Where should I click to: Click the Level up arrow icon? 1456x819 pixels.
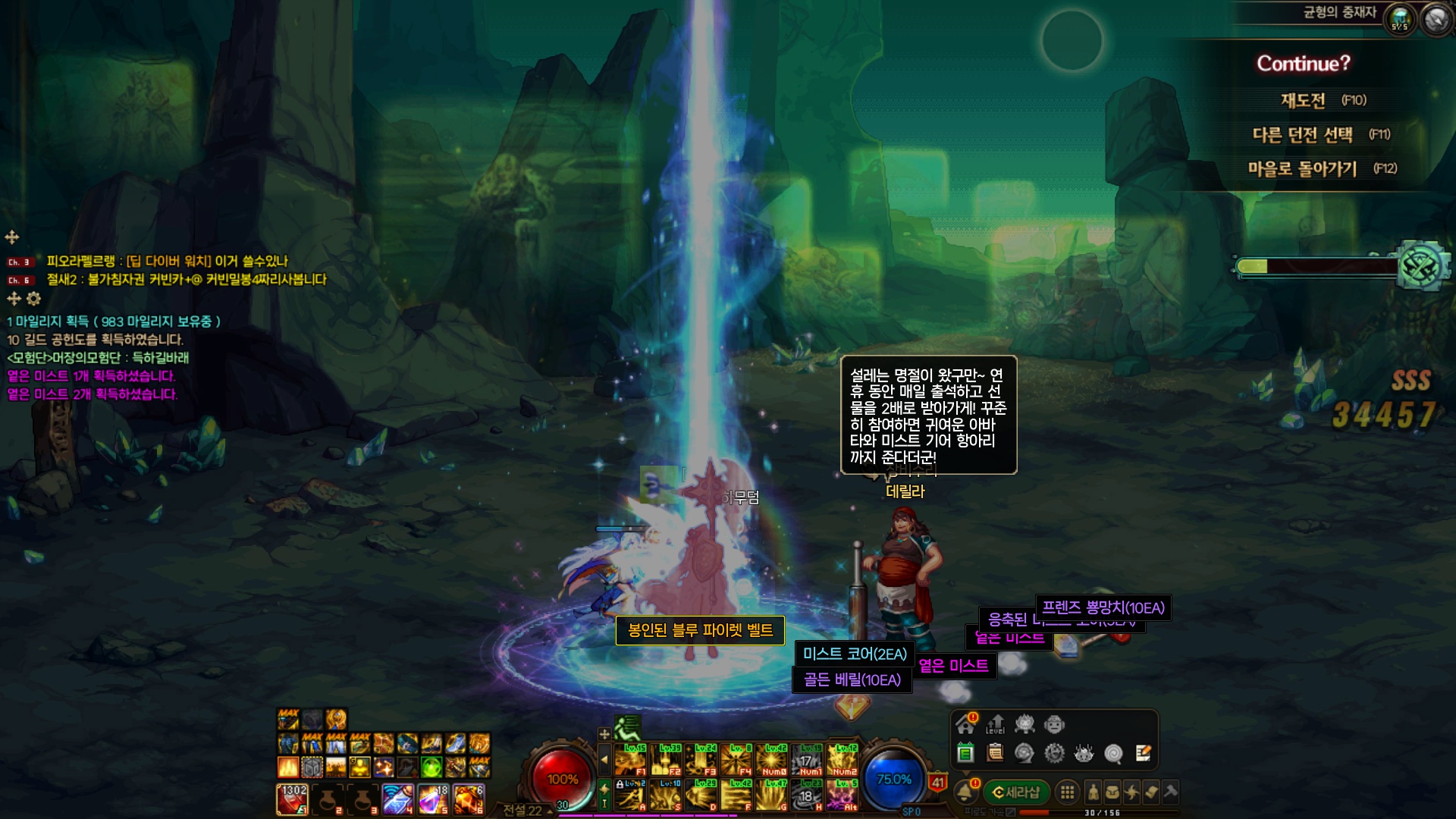pos(995,724)
